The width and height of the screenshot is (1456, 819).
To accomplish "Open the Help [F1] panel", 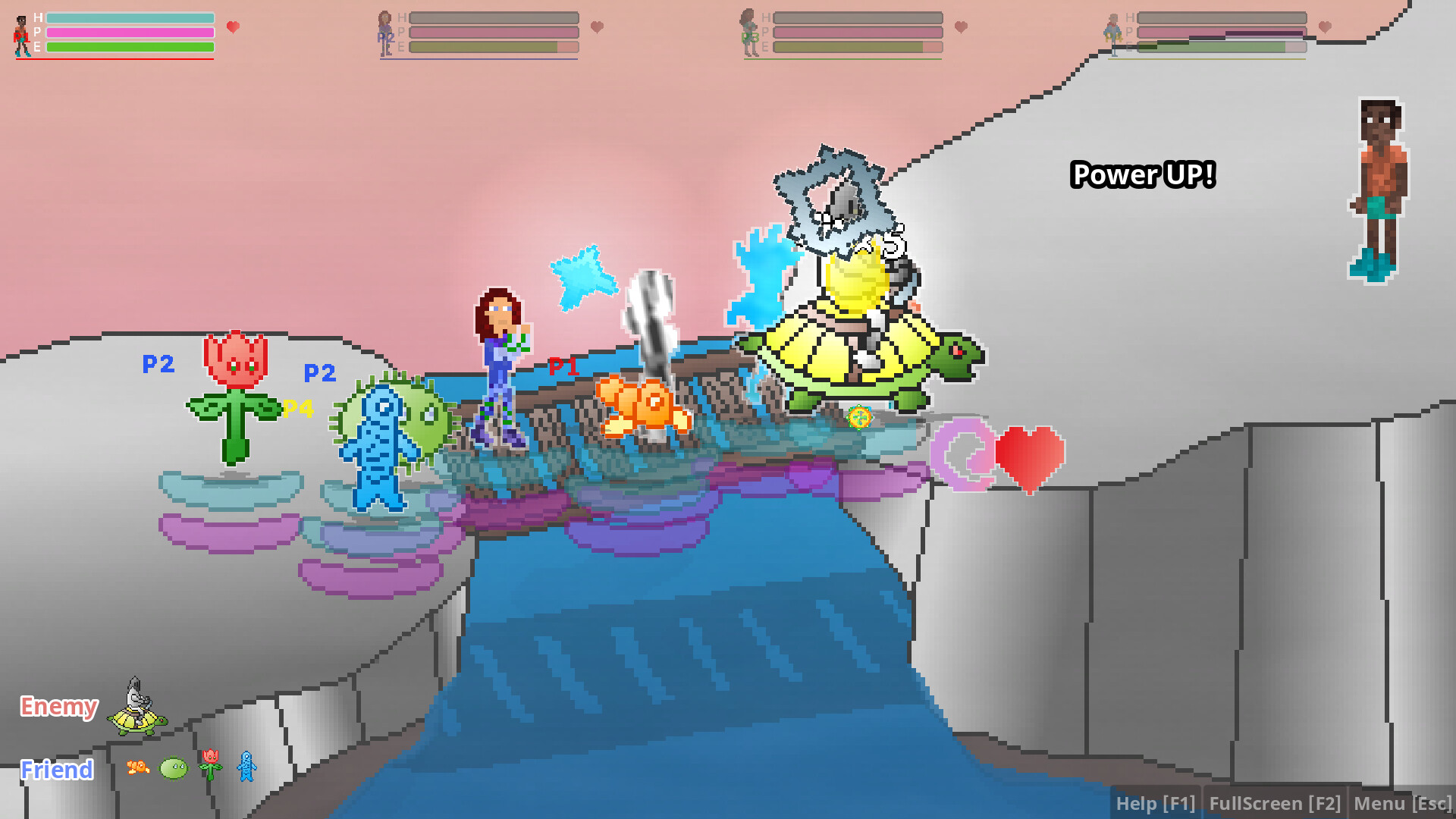I will click(1156, 802).
